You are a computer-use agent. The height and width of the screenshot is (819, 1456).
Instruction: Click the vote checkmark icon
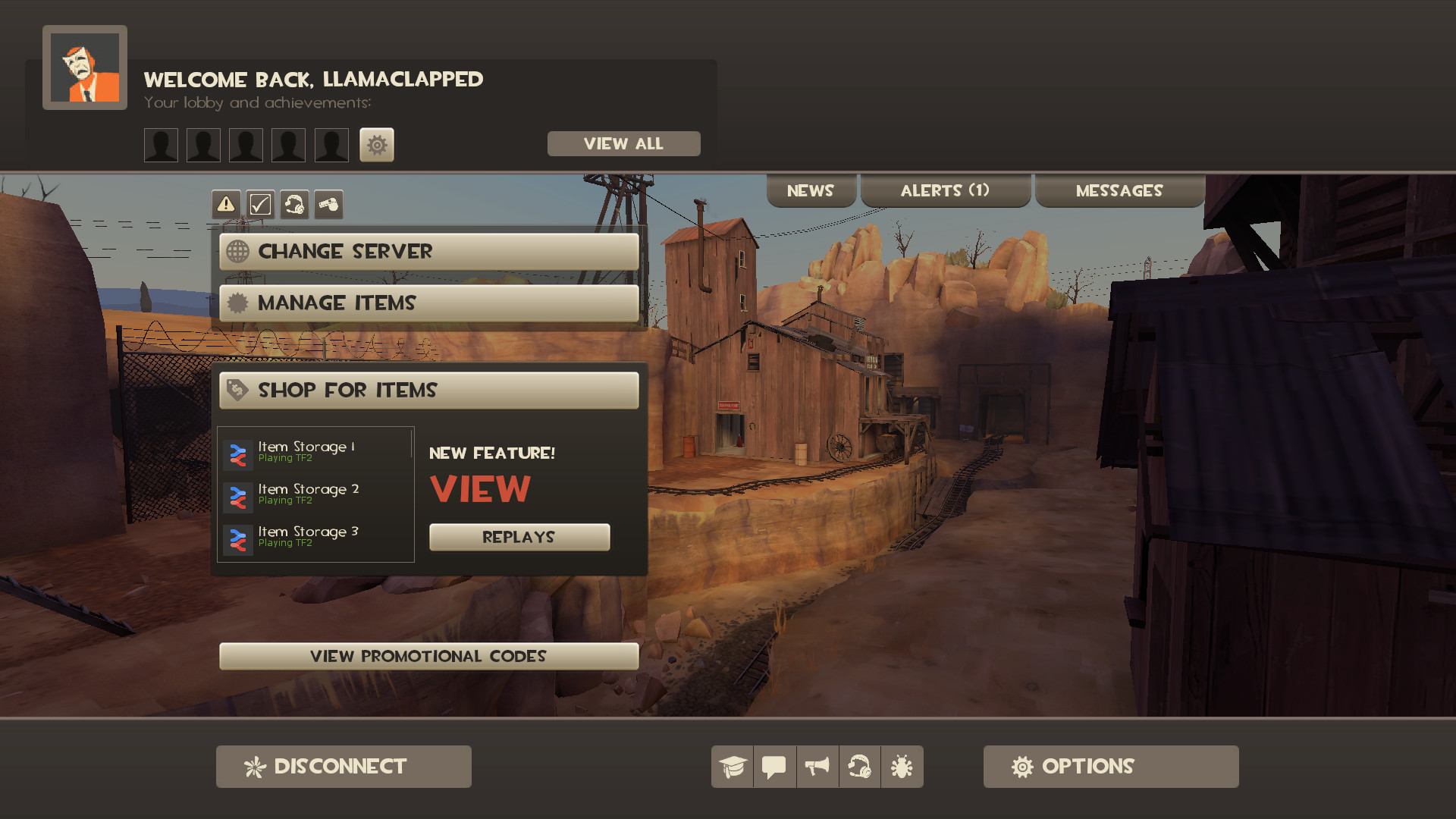coord(260,204)
